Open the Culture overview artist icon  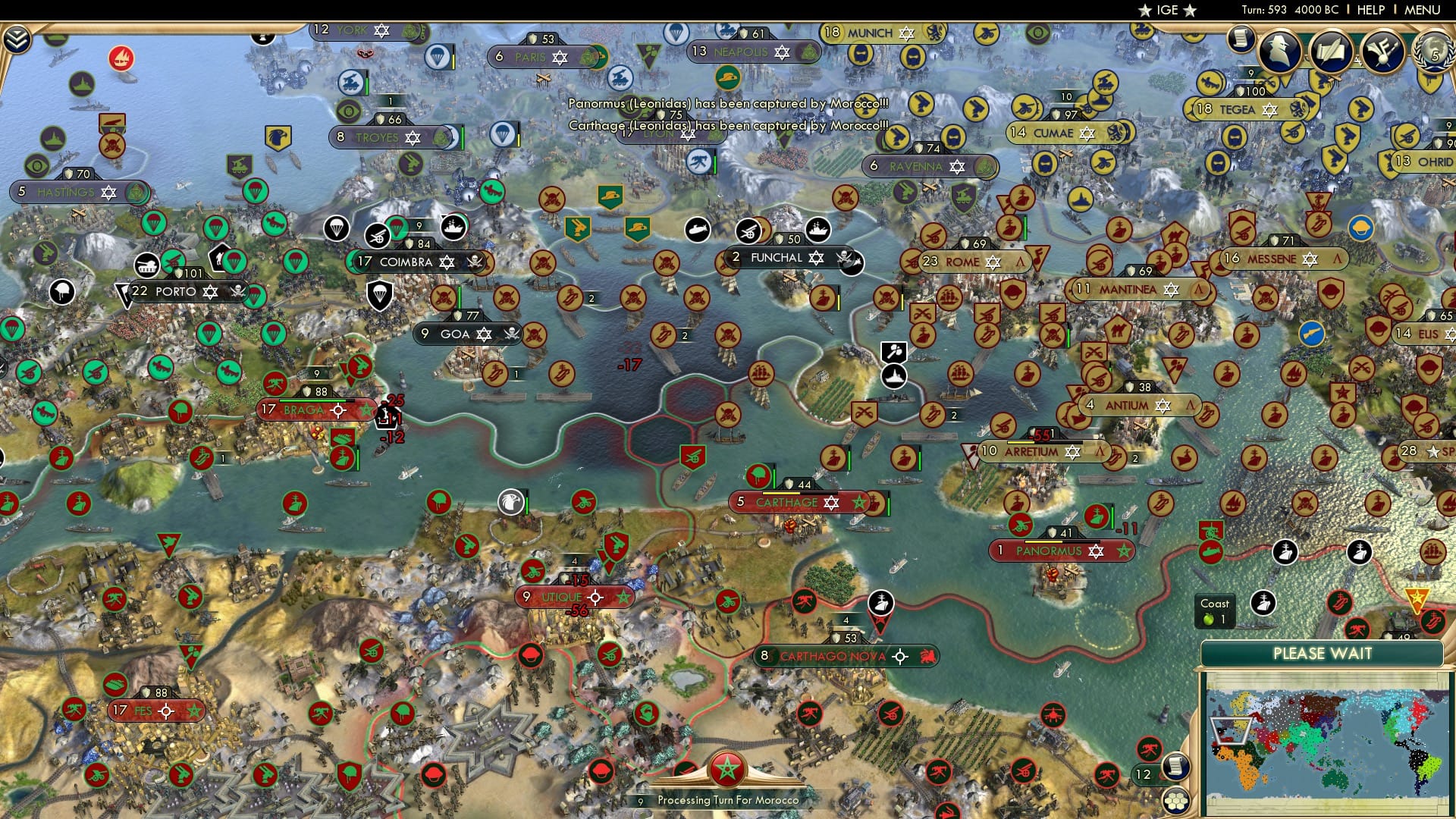point(1382,52)
